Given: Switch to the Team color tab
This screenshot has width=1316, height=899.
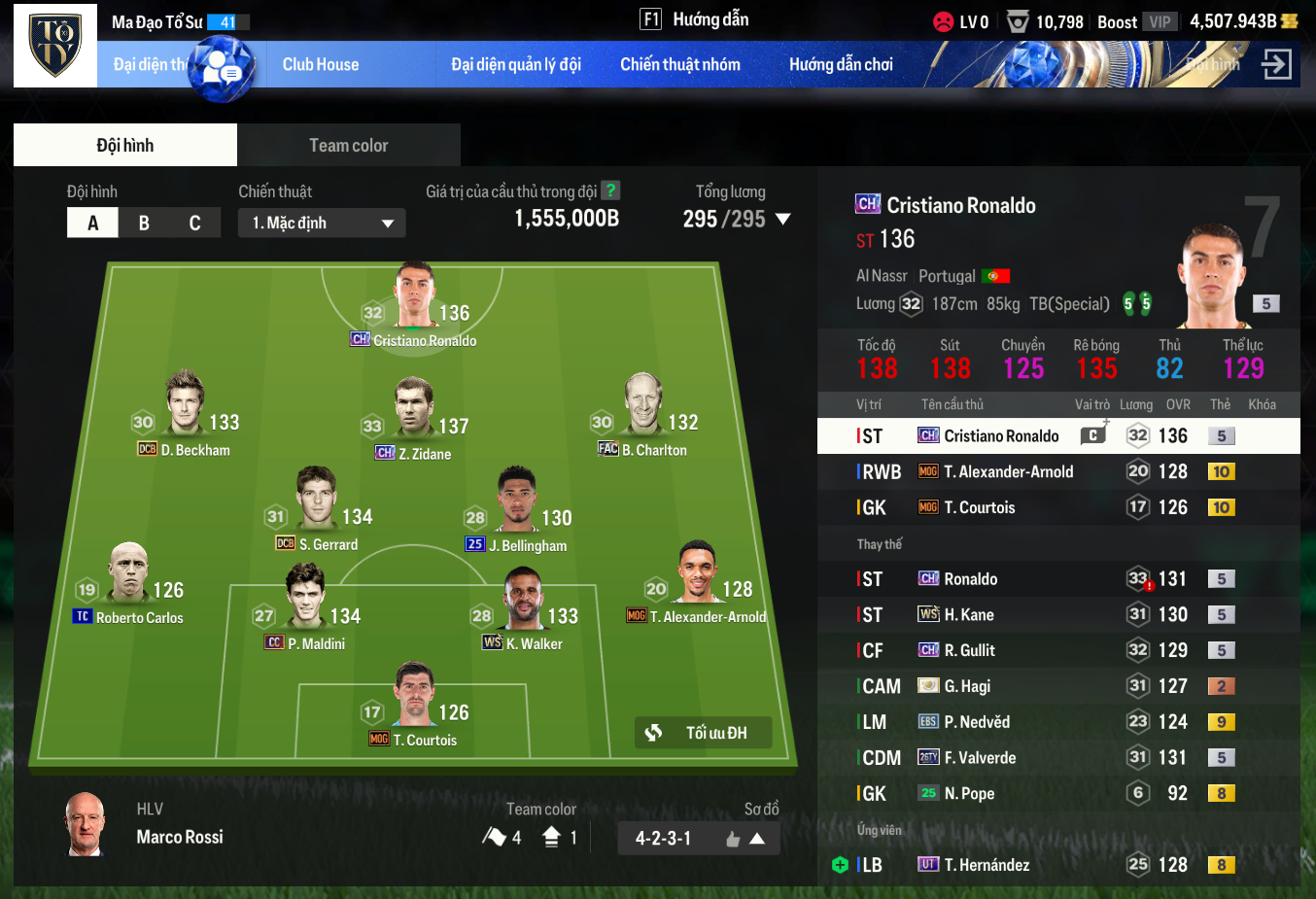Looking at the screenshot, I should click(348, 146).
